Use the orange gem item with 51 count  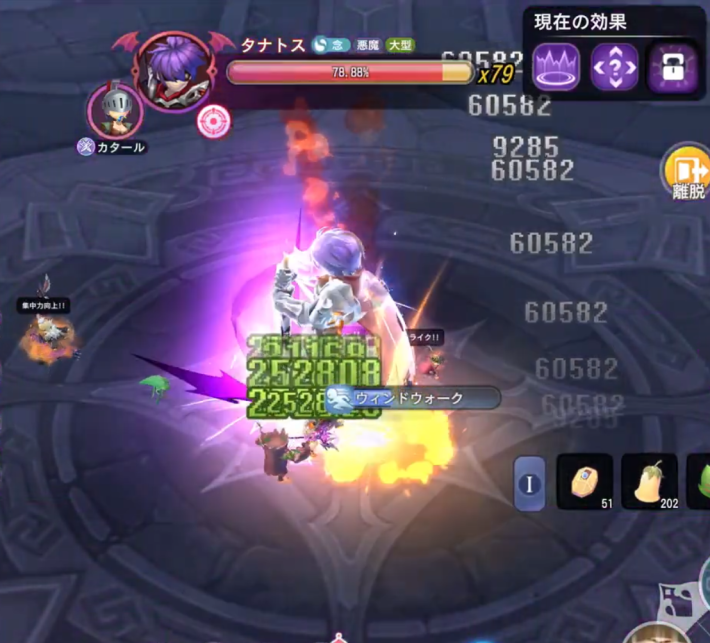point(585,481)
